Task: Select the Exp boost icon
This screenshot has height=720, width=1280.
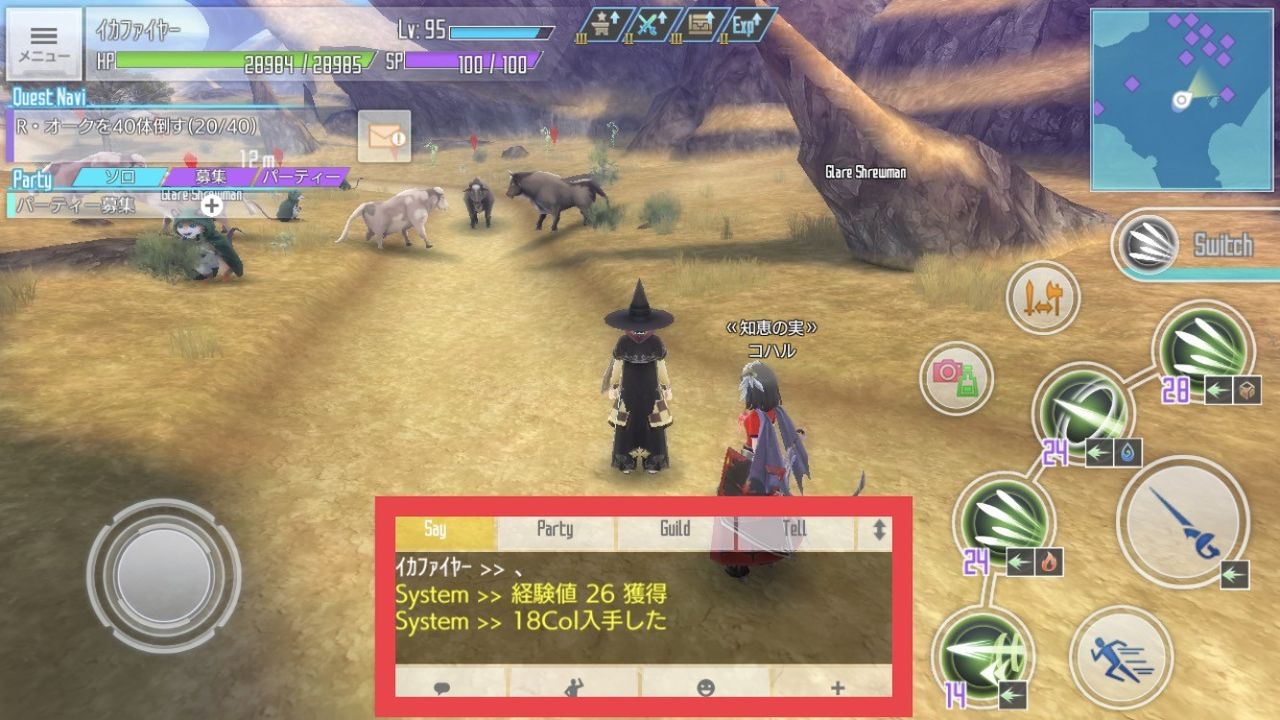Action: point(747,24)
